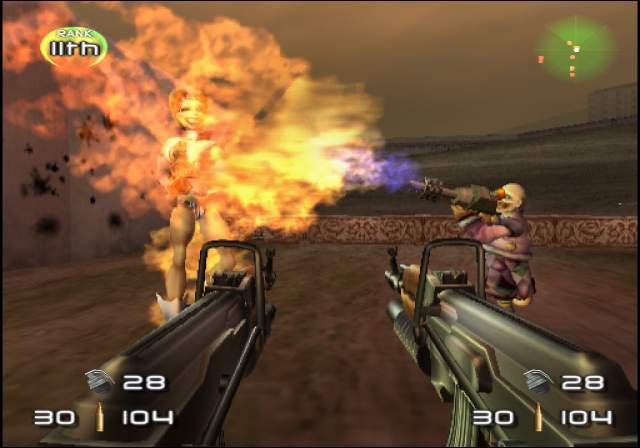Select the right-hand gun's bullet icon
The width and height of the screenshot is (640, 448).
[538, 417]
